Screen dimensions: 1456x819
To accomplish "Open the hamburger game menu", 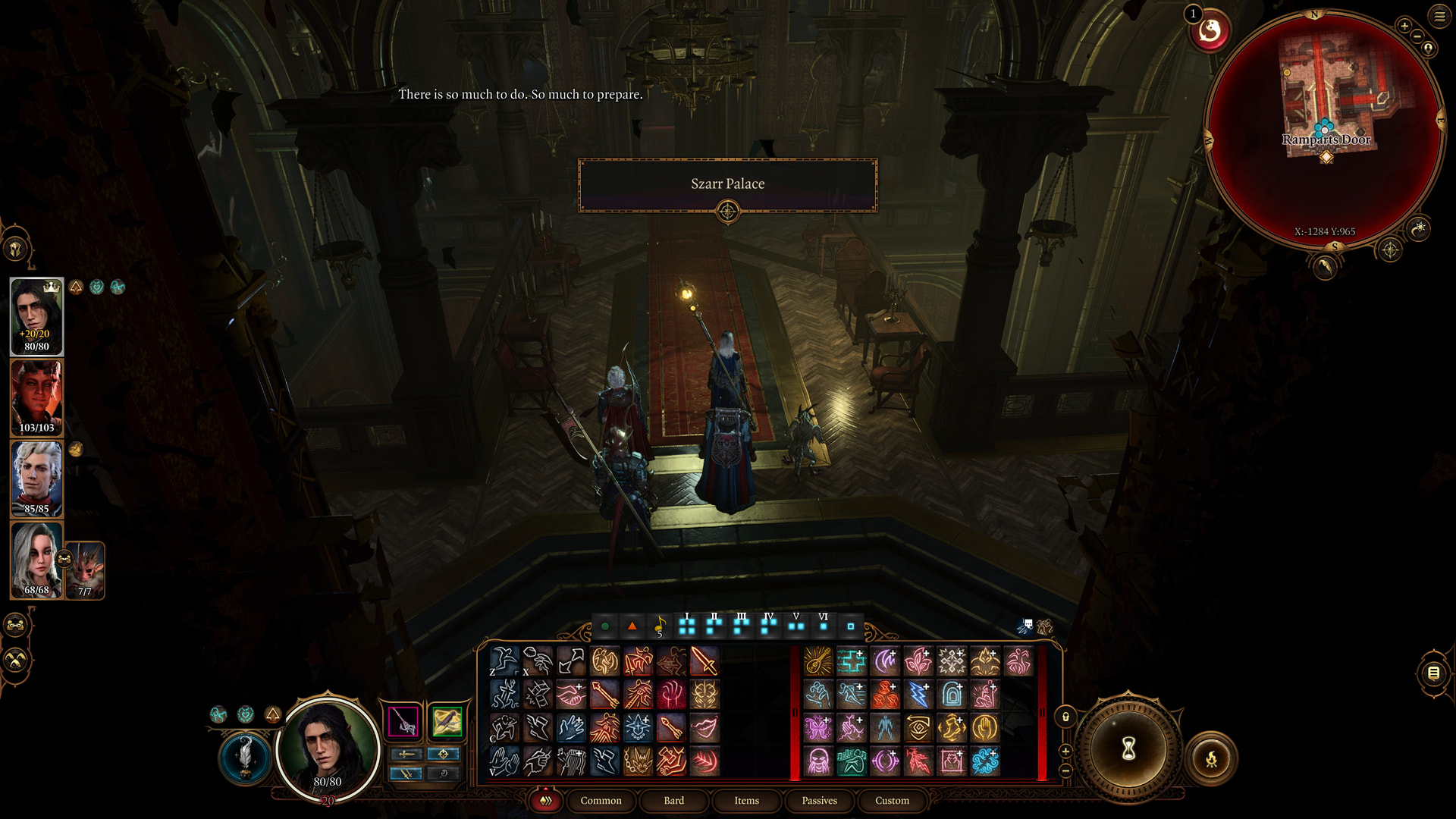I will click(x=1439, y=17).
